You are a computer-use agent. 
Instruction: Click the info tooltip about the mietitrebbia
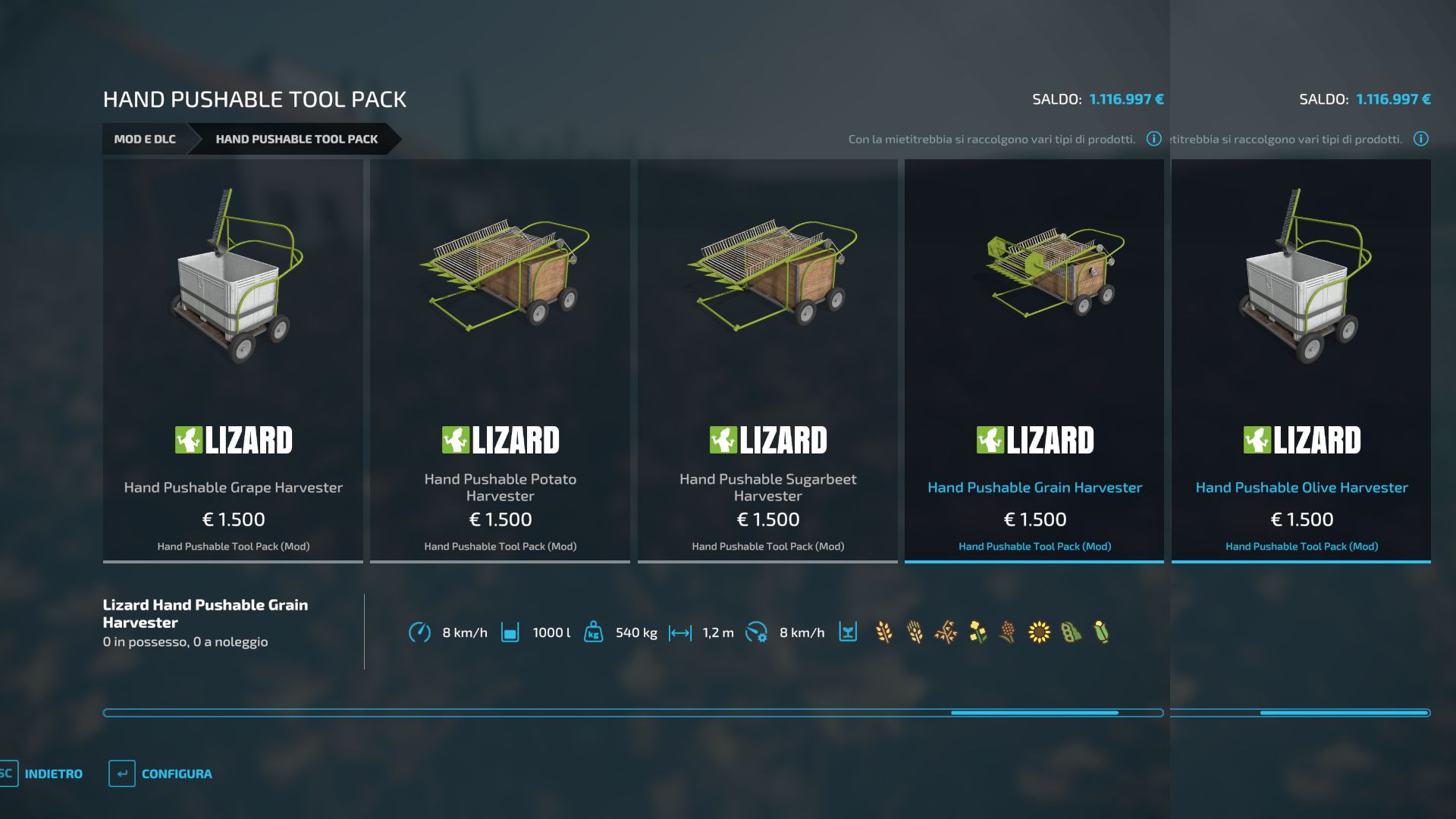[x=1153, y=139]
